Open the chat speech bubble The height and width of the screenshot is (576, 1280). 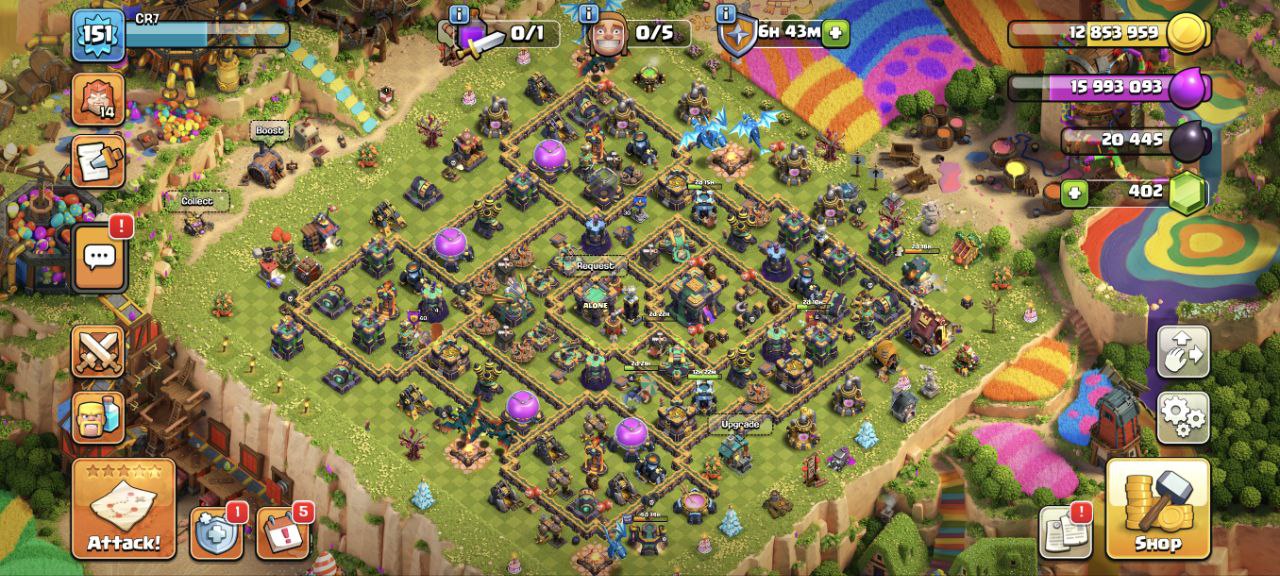99,258
